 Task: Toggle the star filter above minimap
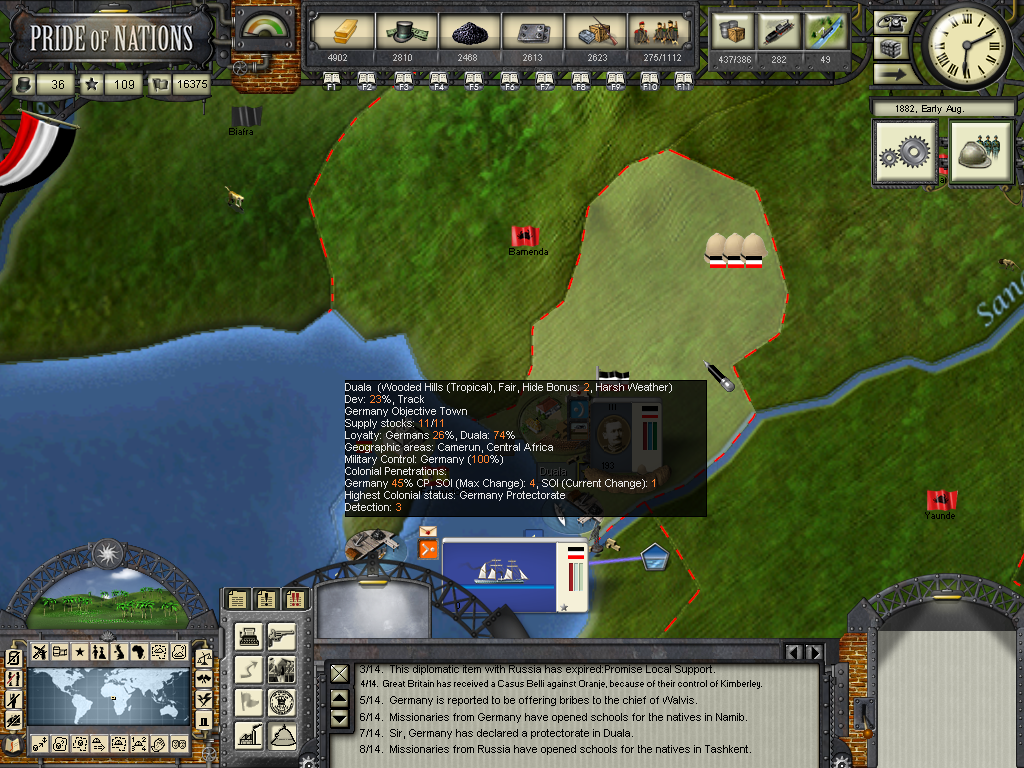(79, 652)
